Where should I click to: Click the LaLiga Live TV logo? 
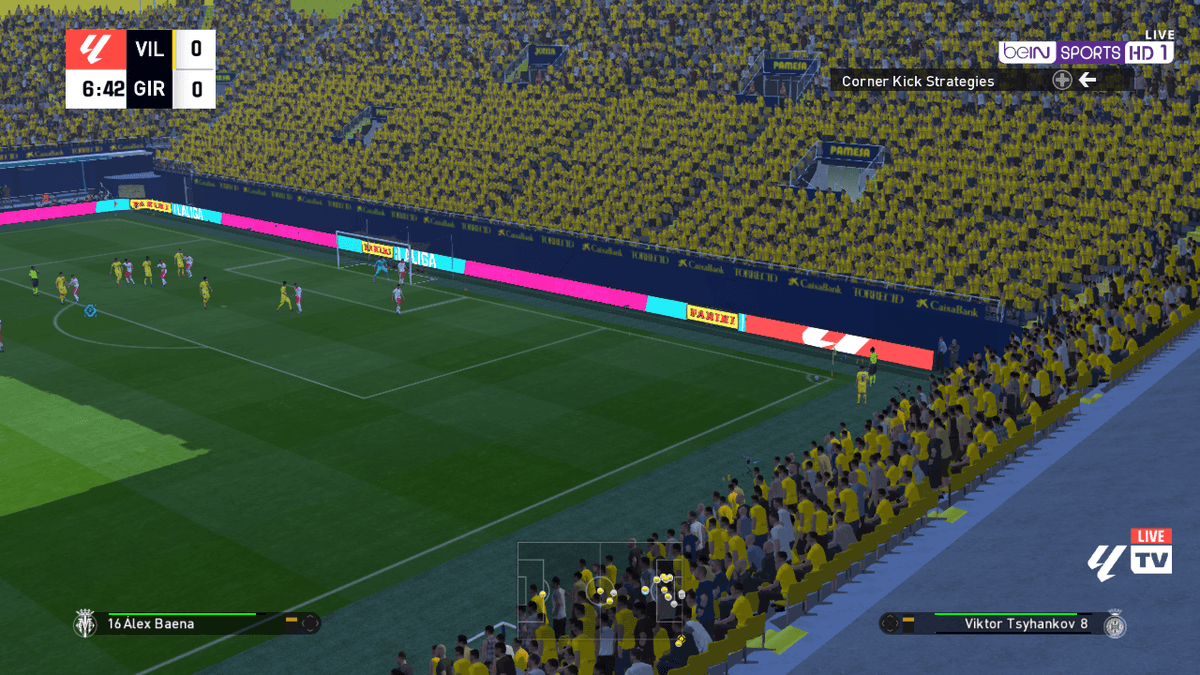1130,554
